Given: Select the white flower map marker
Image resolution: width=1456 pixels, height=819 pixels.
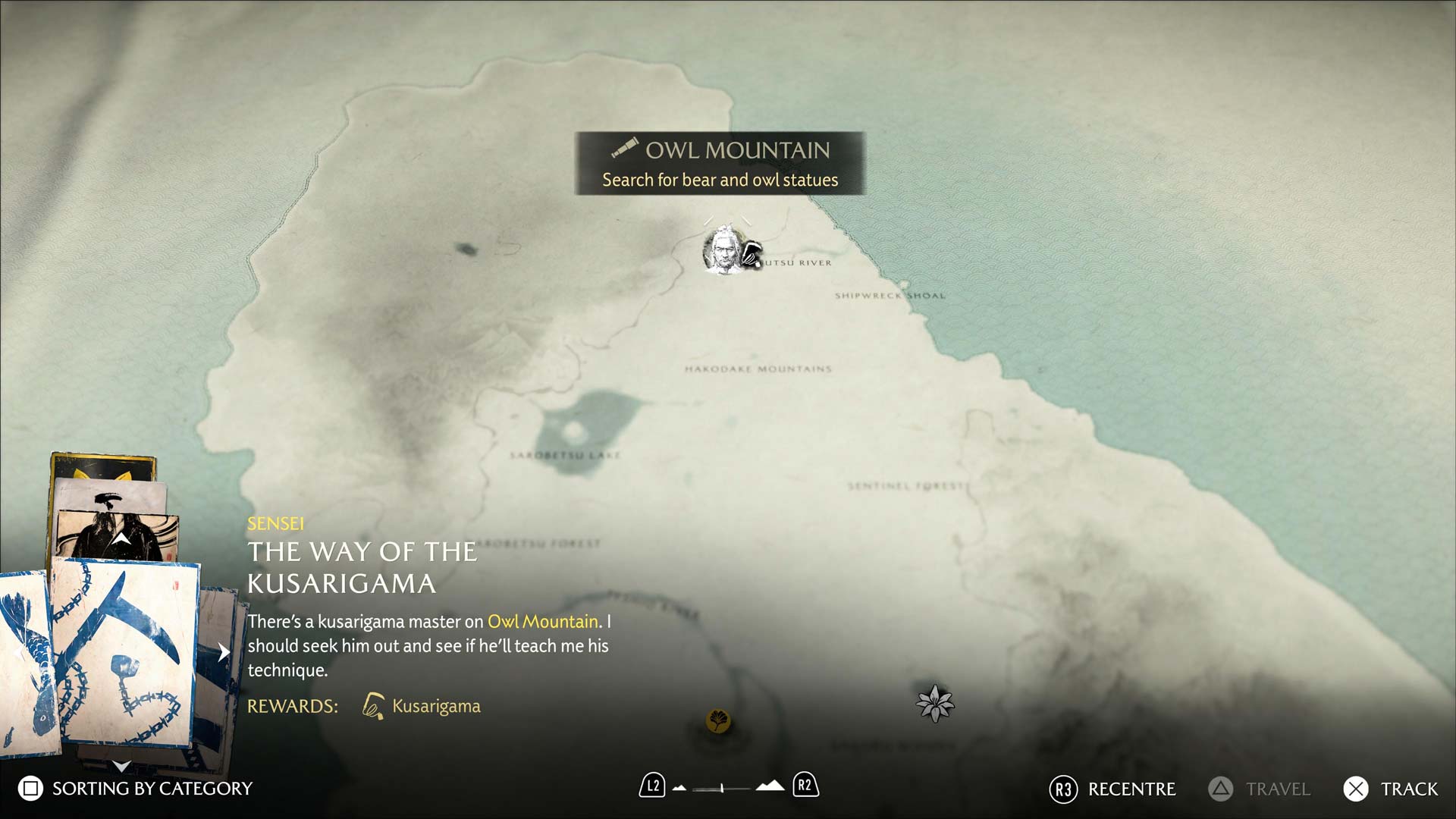Looking at the screenshot, I should click(x=934, y=703).
